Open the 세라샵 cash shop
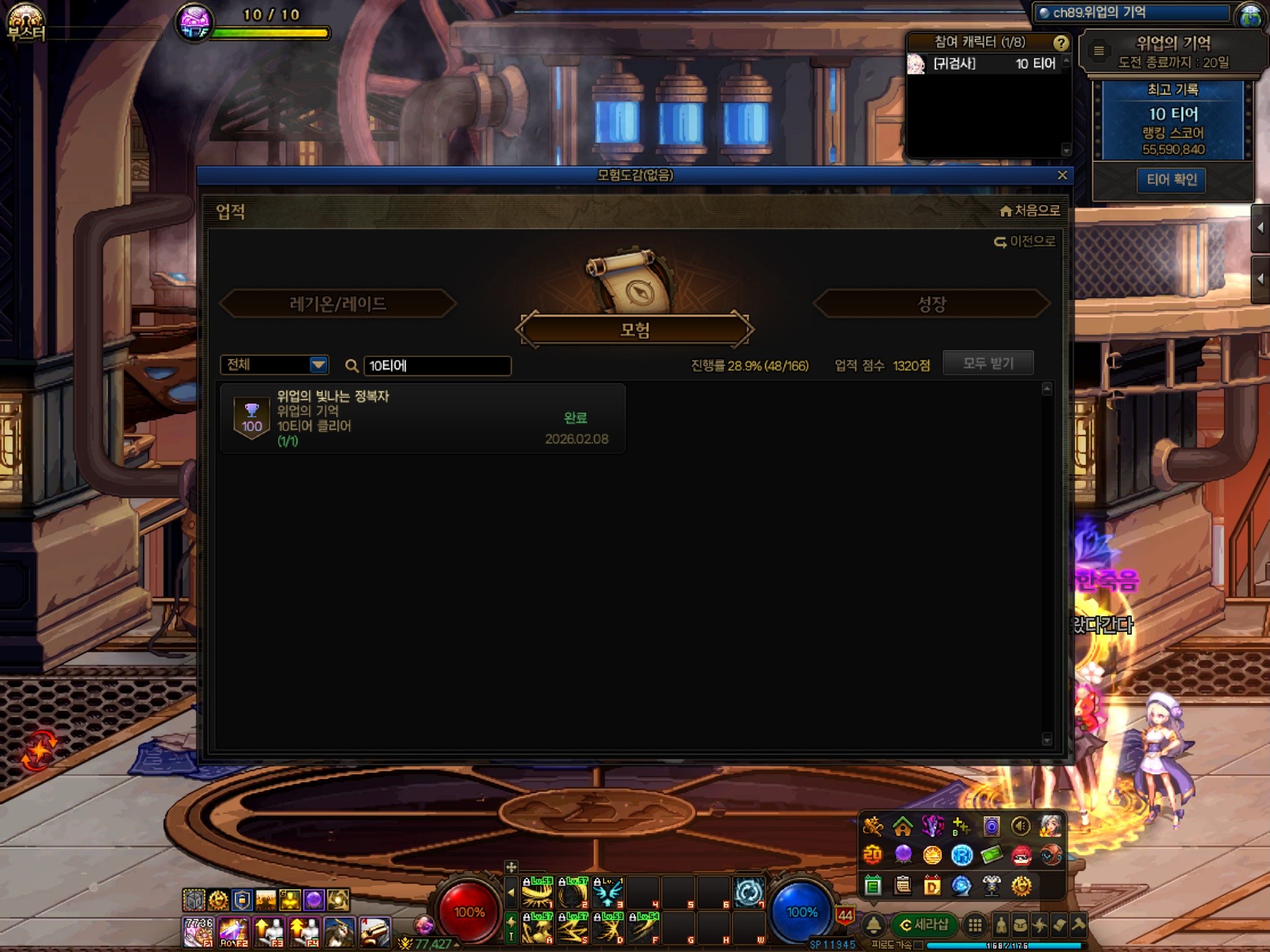The width and height of the screenshot is (1270, 952). (x=924, y=925)
